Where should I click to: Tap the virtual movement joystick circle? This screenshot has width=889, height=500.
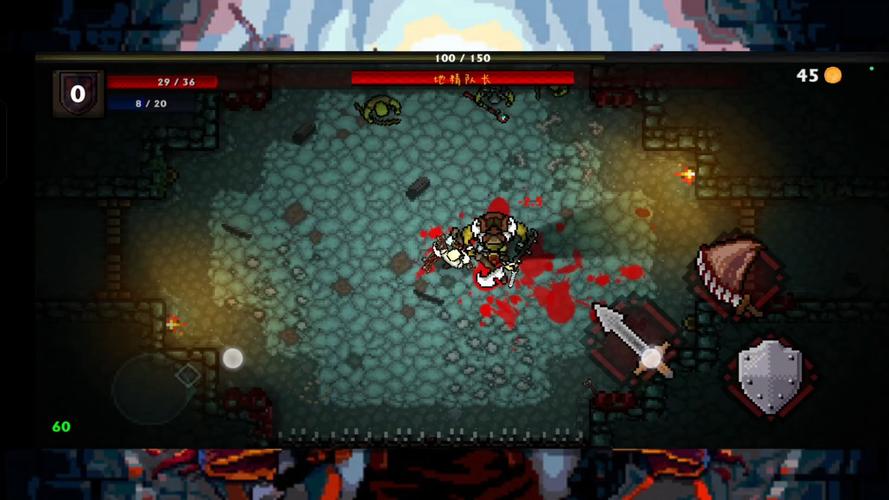click(x=152, y=387)
